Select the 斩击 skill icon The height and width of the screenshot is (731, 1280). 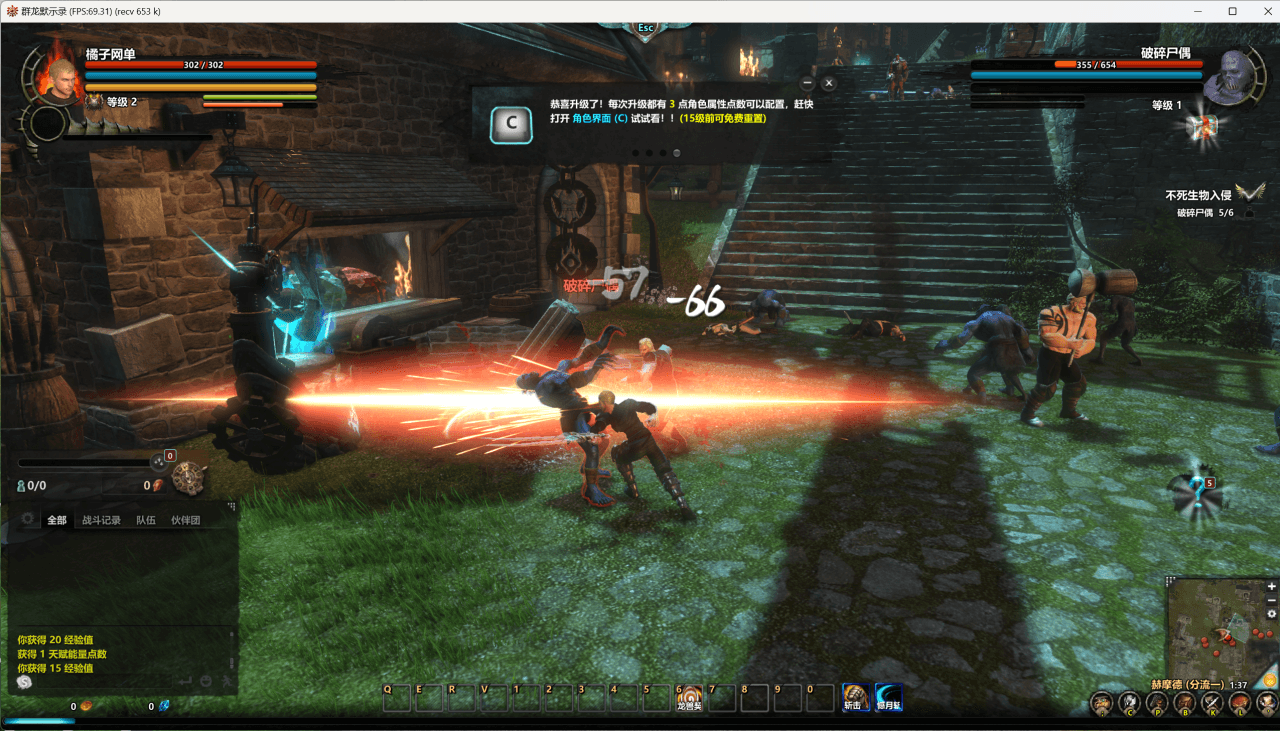(x=858, y=697)
